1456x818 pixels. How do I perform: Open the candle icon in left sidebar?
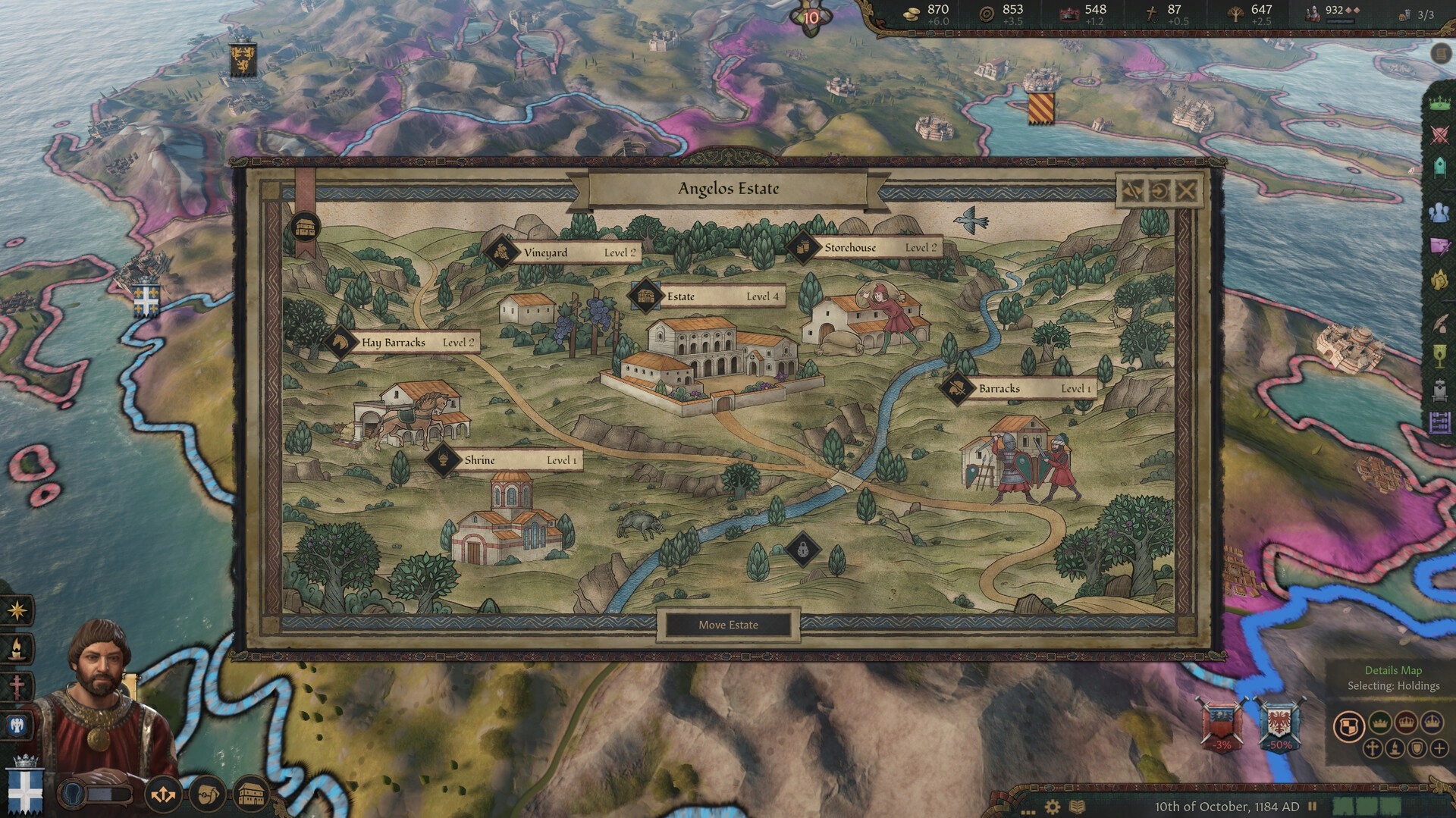tap(17, 649)
